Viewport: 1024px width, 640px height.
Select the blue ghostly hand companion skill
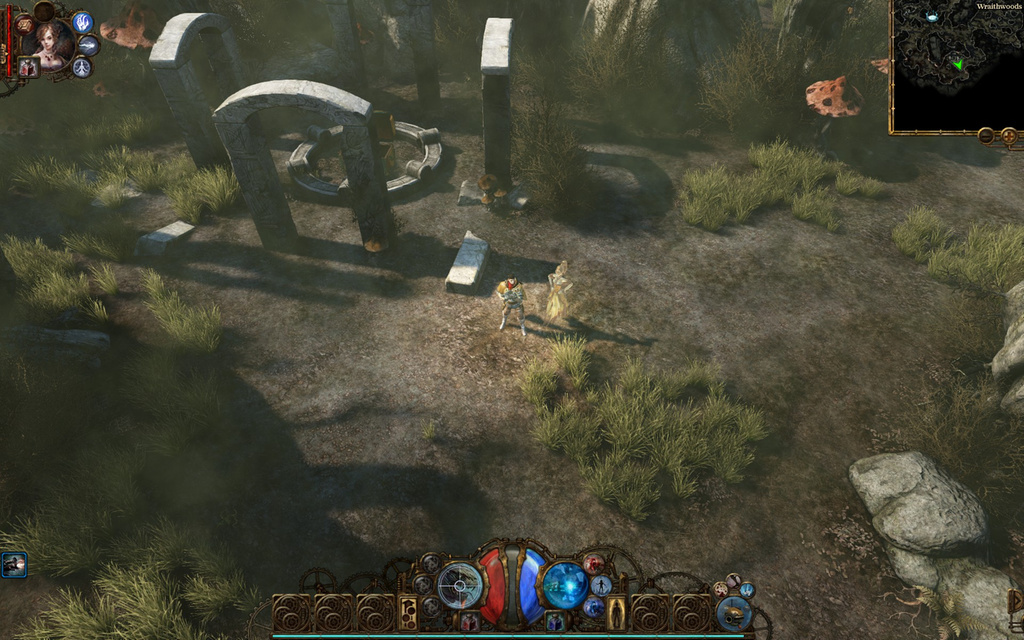82,22
